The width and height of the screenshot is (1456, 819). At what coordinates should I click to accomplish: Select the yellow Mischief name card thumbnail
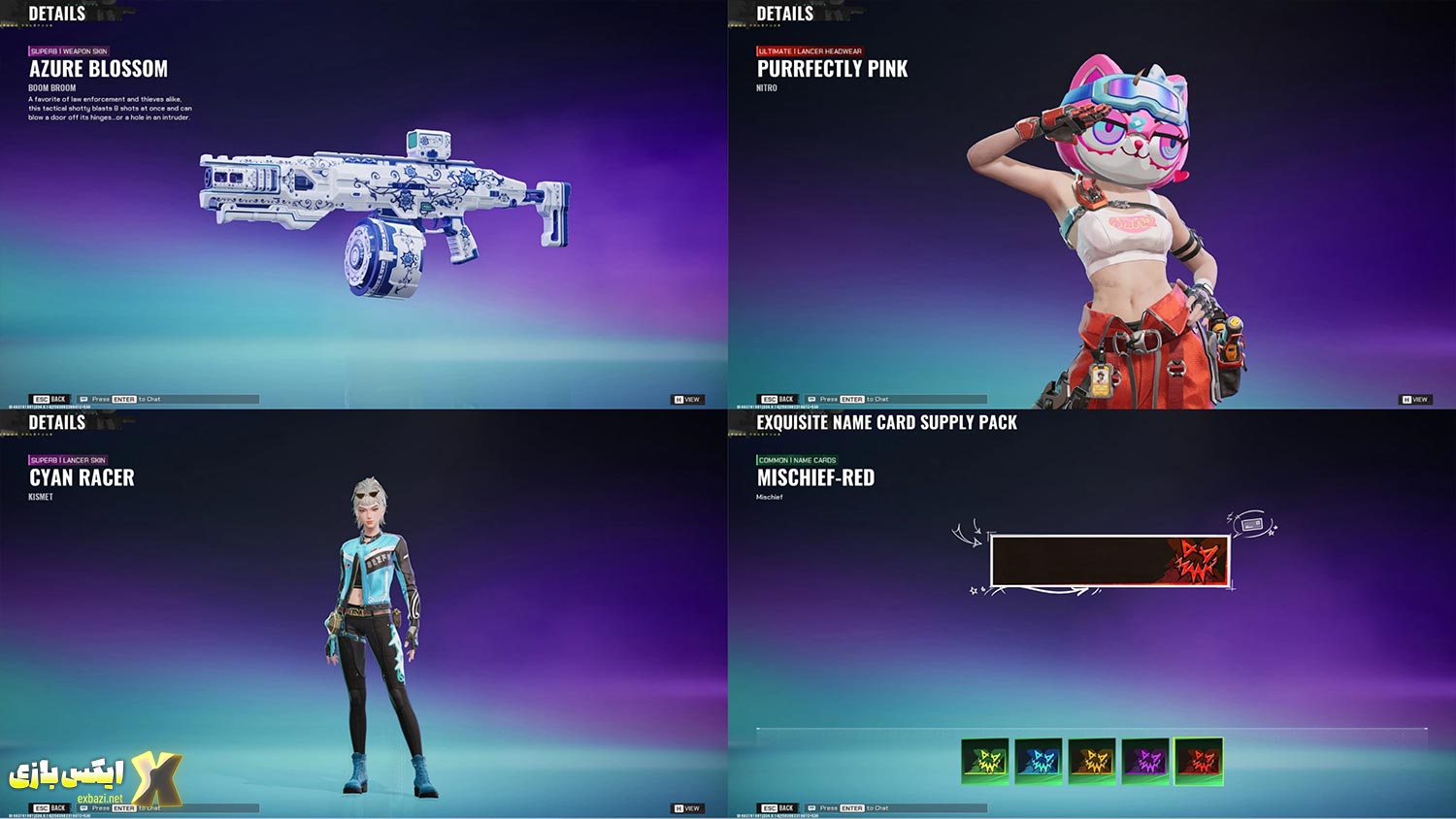coord(985,761)
